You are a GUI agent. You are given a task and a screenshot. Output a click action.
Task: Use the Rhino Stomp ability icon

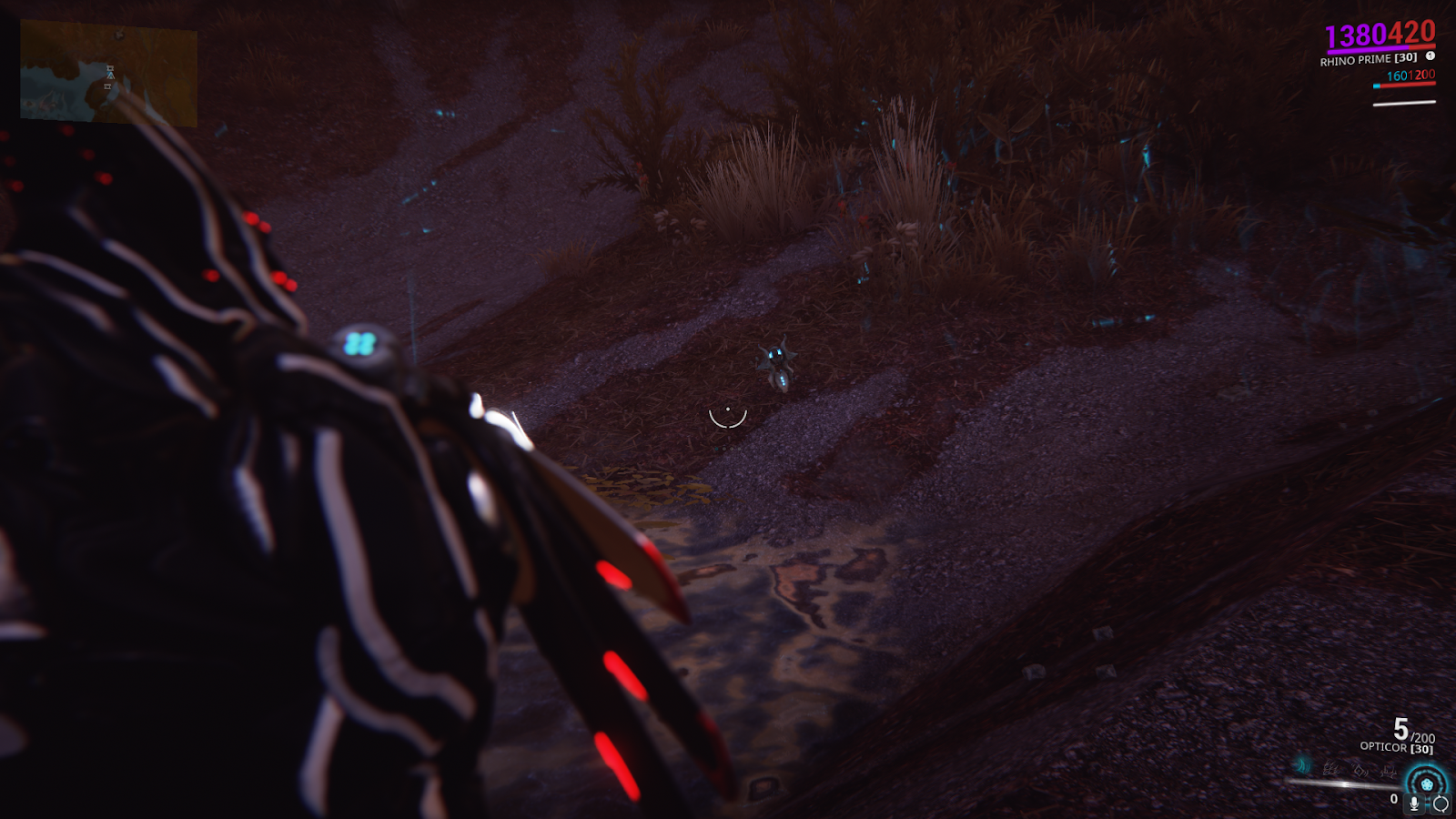1388,771
